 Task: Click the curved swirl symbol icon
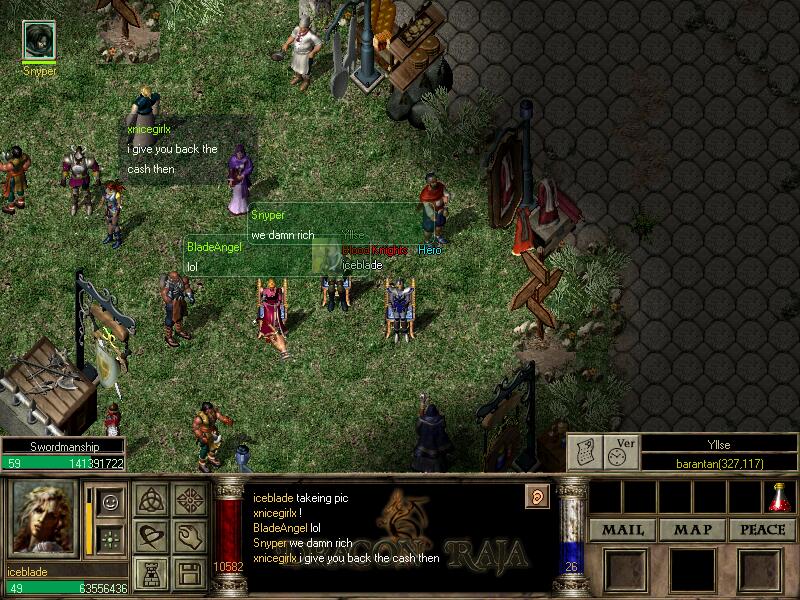(x=152, y=537)
